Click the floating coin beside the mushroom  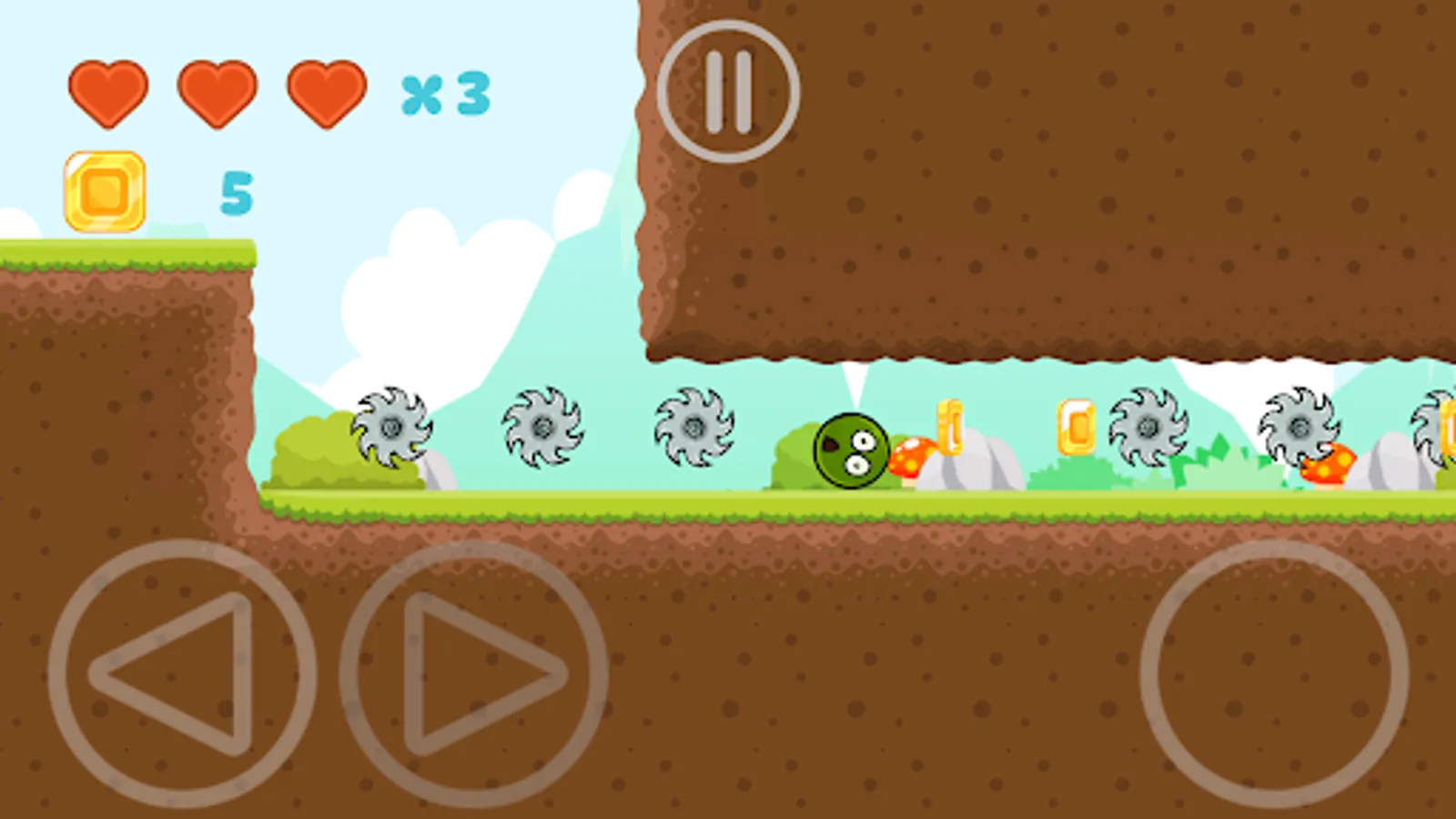(951, 425)
